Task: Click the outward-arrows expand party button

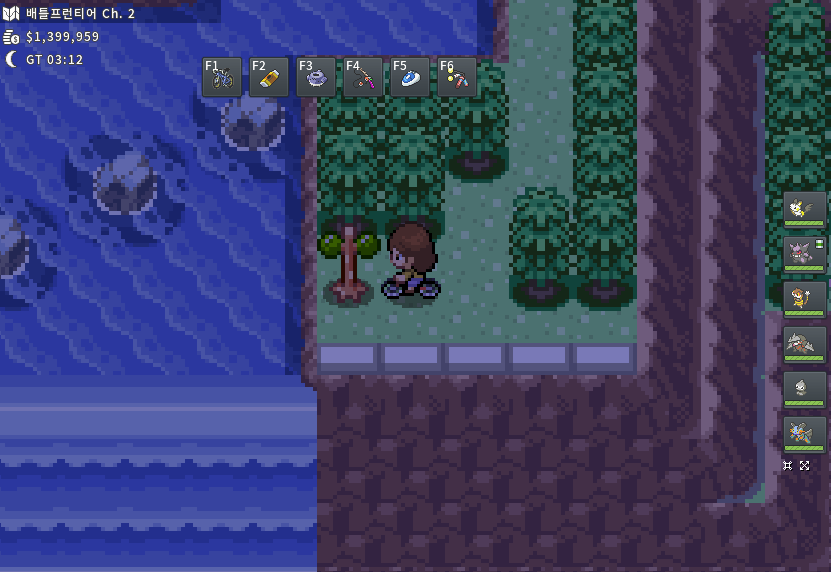Action: coord(805,465)
